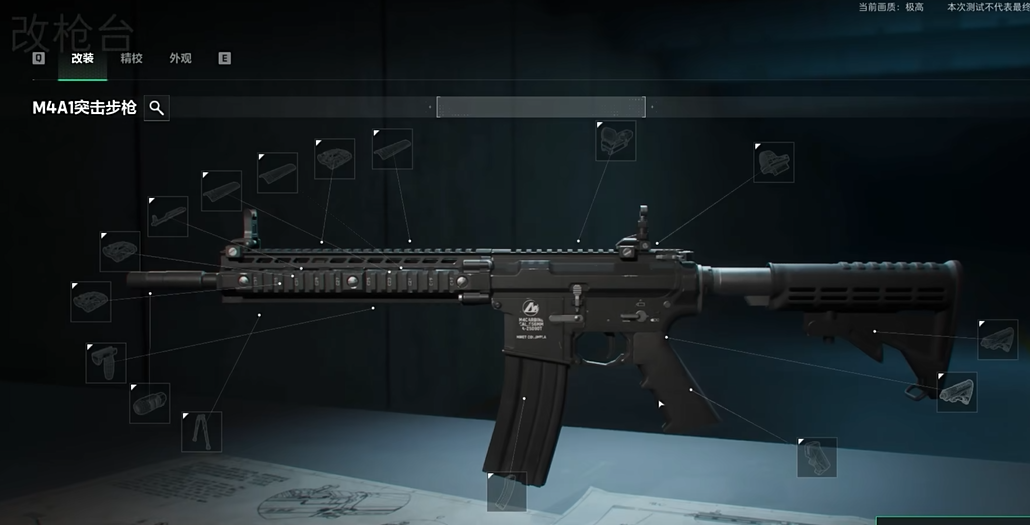Select the optic sight slot above receiver
This screenshot has width=1030, height=525.
[615, 141]
